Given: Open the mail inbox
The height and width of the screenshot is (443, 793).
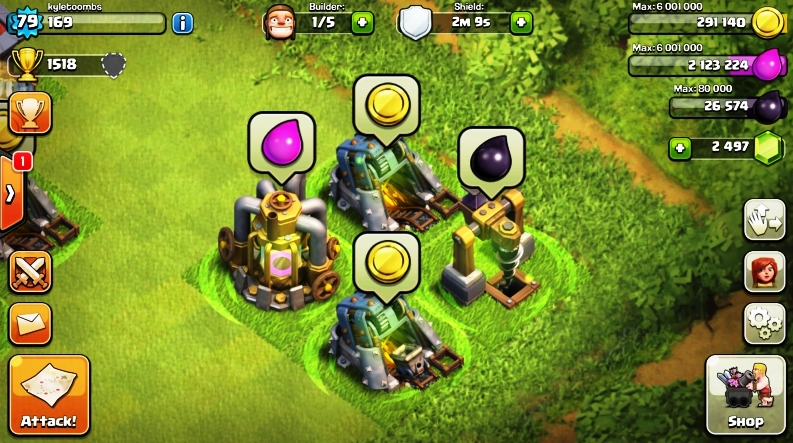Looking at the screenshot, I should [30, 323].
